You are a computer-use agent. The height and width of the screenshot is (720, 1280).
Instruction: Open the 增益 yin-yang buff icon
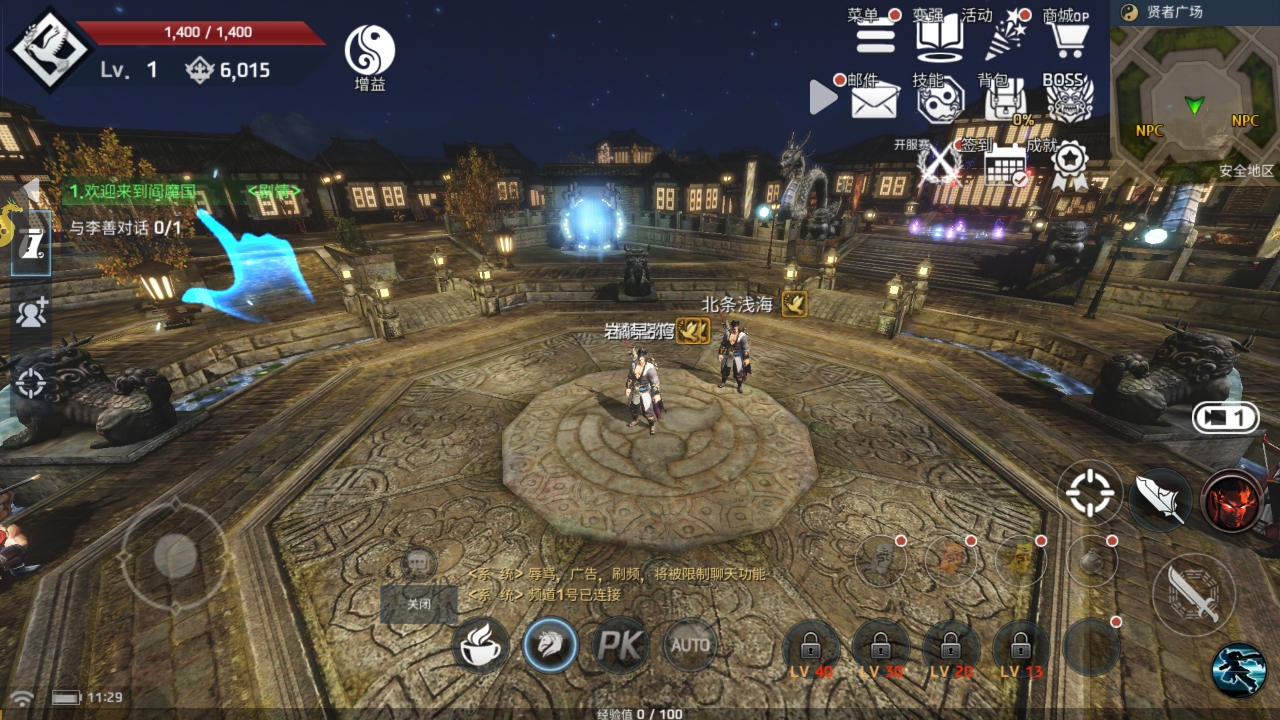tap(370, 52)
